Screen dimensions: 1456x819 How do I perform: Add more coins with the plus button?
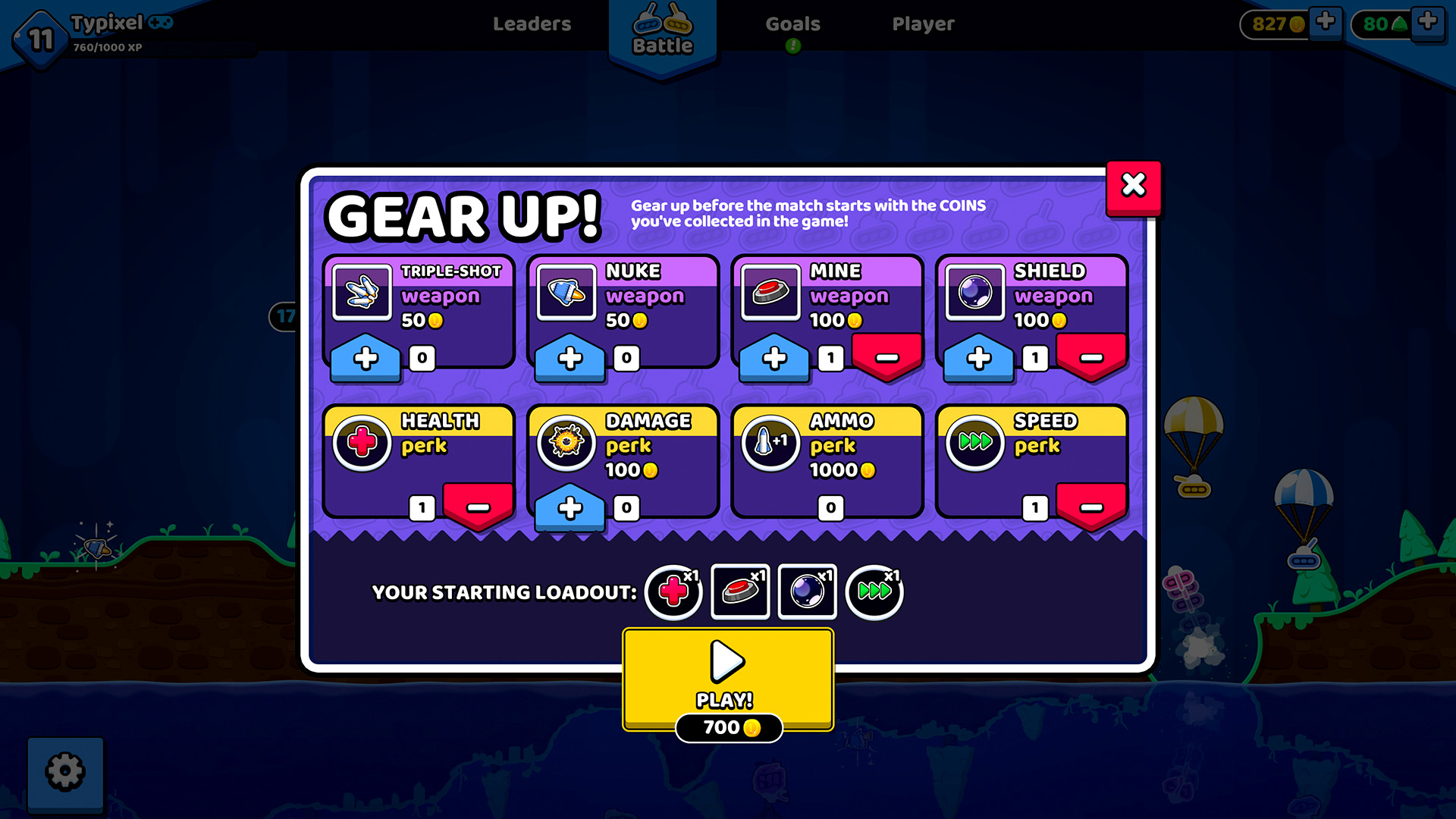pos(1324,23)
